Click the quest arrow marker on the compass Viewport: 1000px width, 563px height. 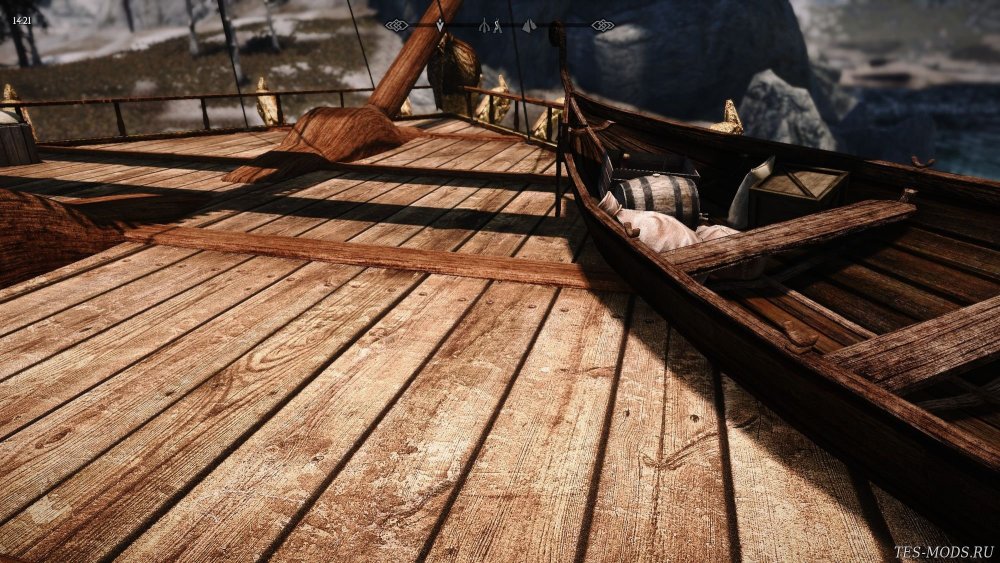[x=440, y=25]
